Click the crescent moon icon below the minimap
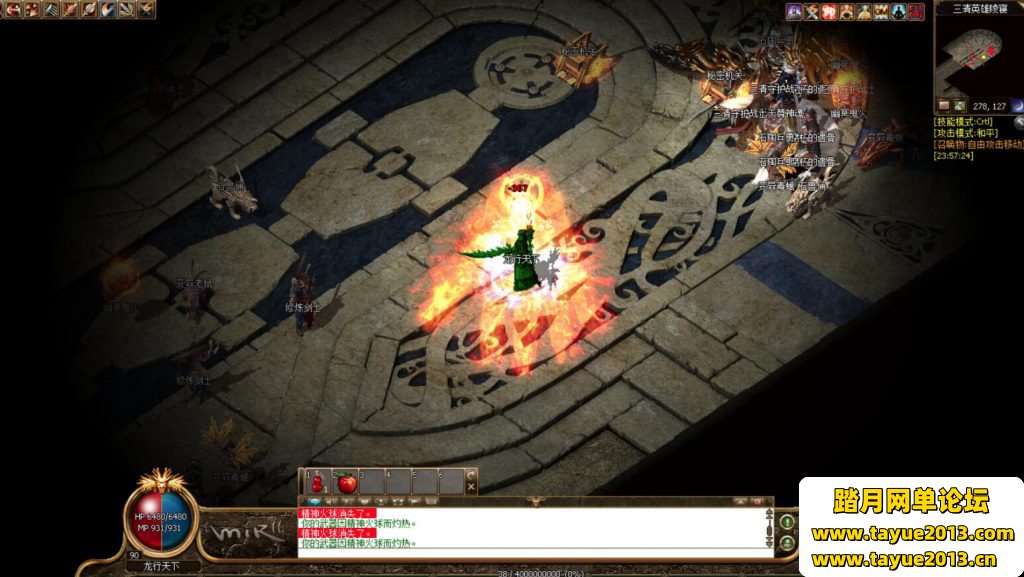 point(1017,105)
